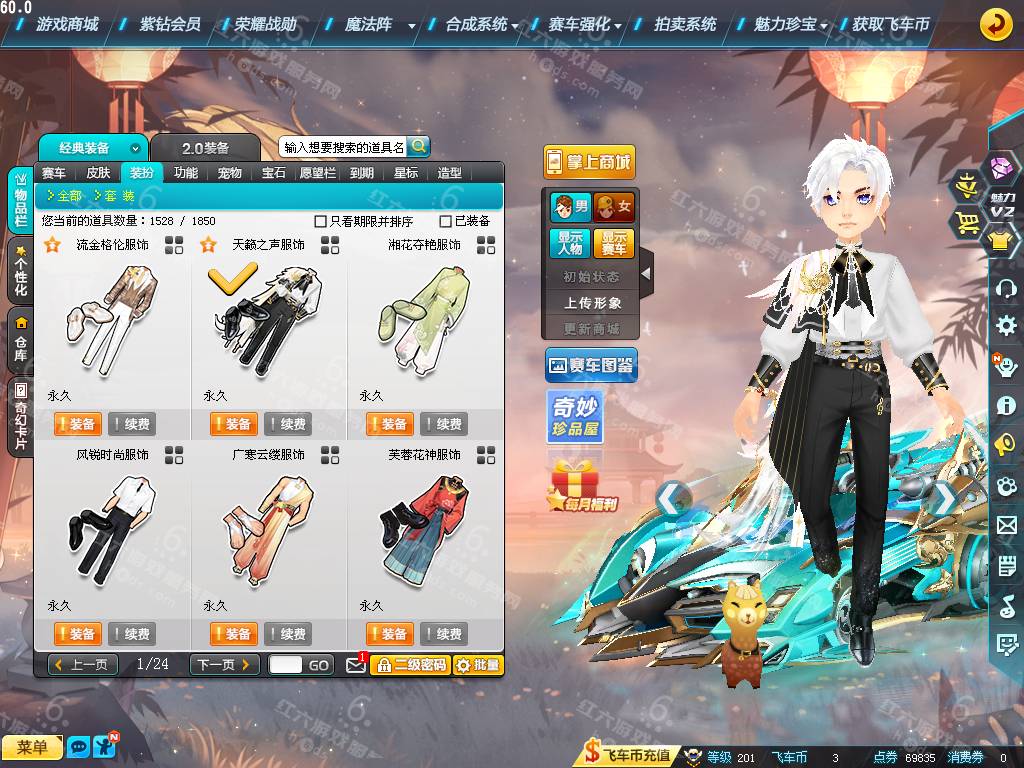
Task: Switch to the 2.0装备 tab
Action: coord(205,148)
